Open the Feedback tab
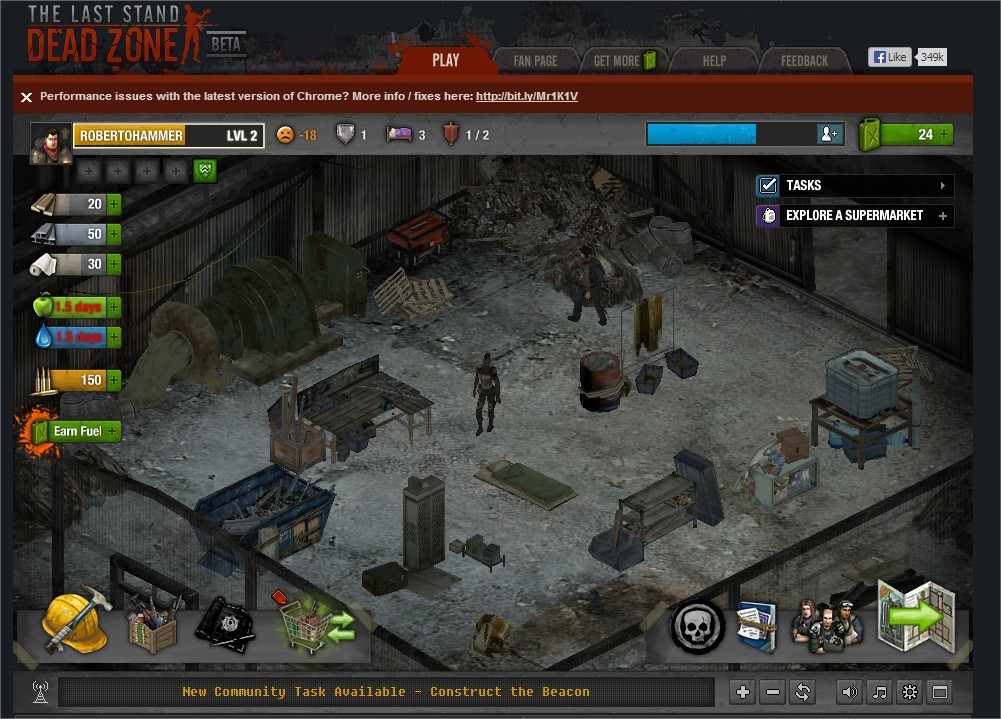This screenshot has width=1001, height=719. click(804, 61)
